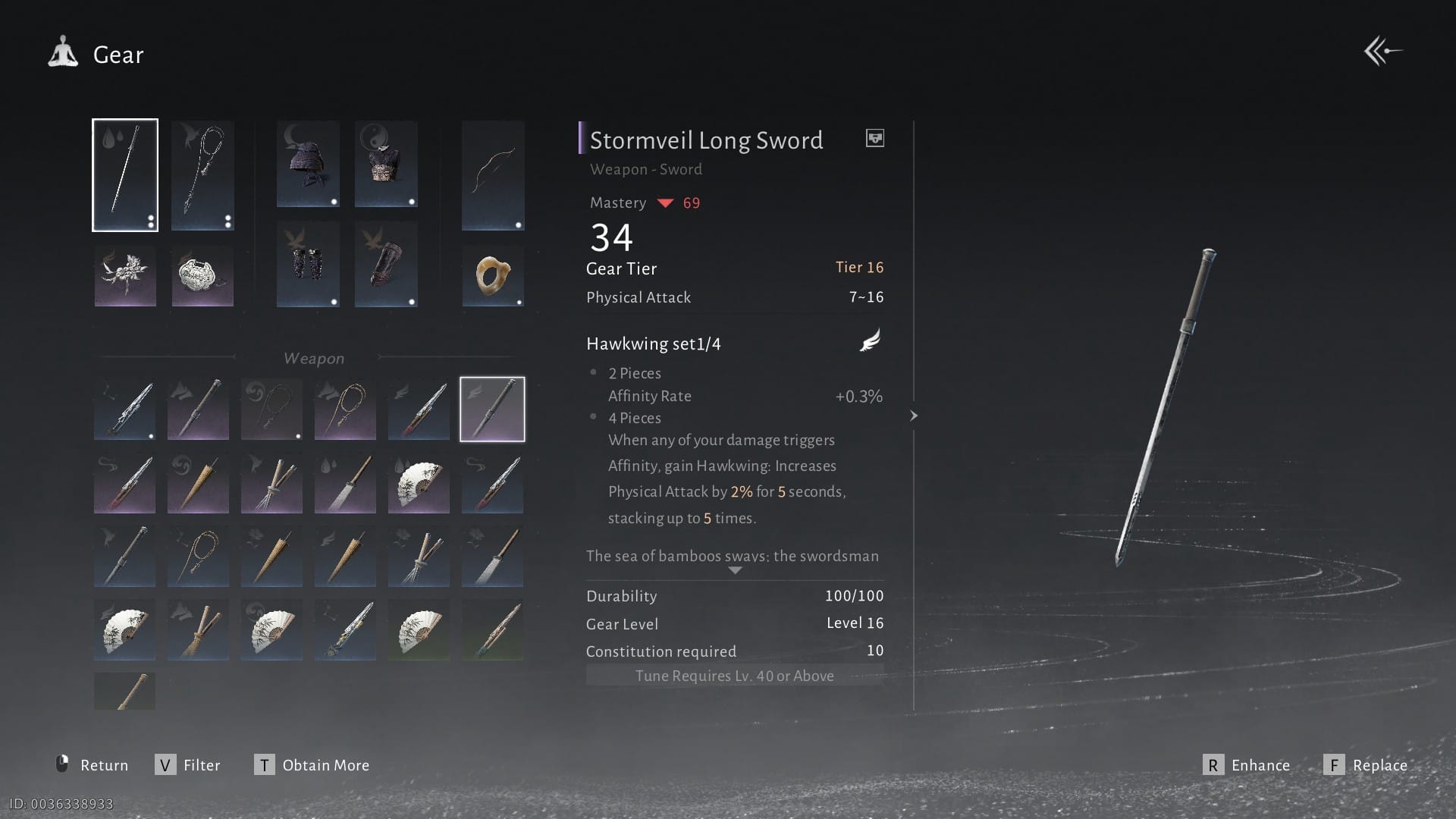Pick the highlighted Stormveil sword in inventory
1456x819 pixels.
(492, 409)
